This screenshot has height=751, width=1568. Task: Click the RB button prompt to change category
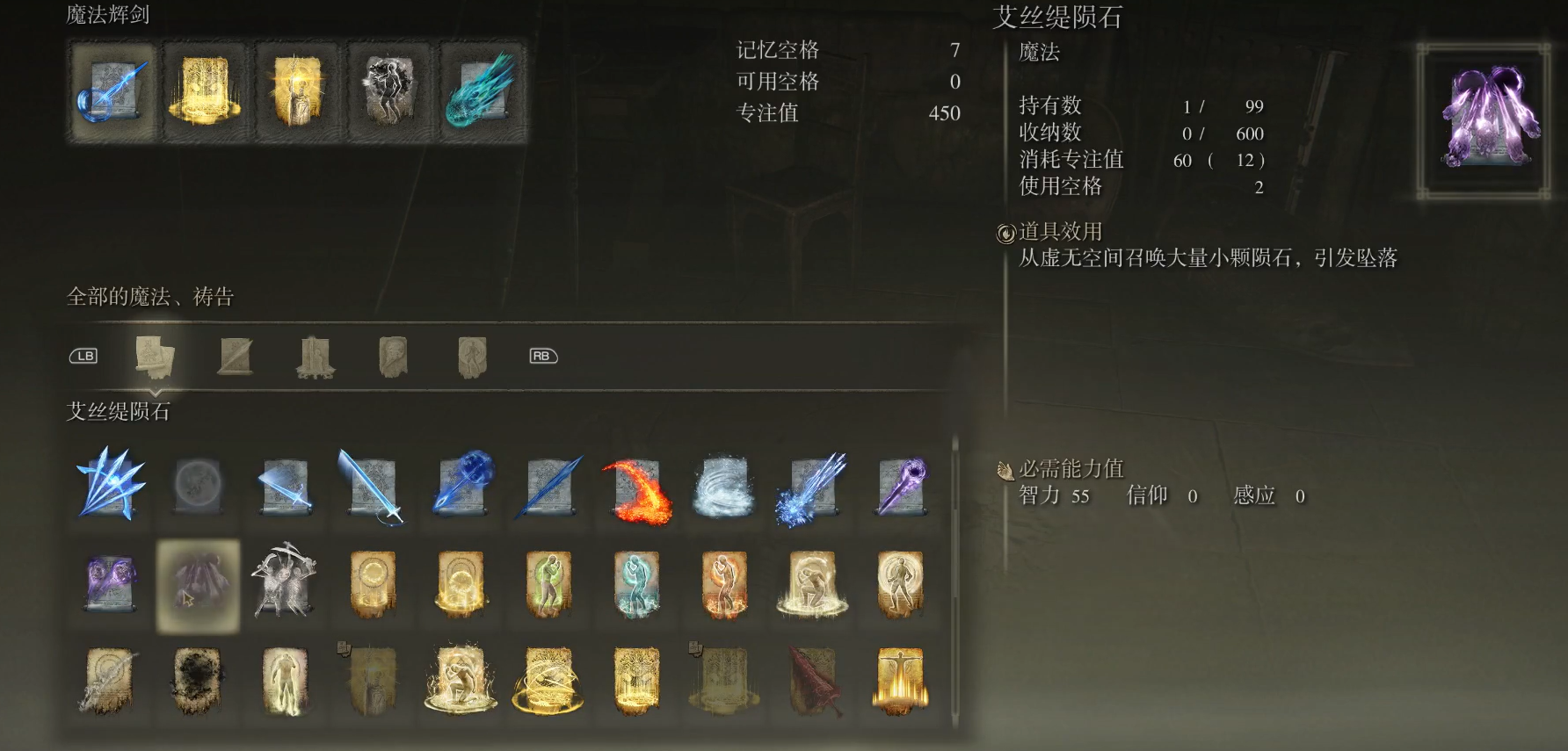[542, 356]
